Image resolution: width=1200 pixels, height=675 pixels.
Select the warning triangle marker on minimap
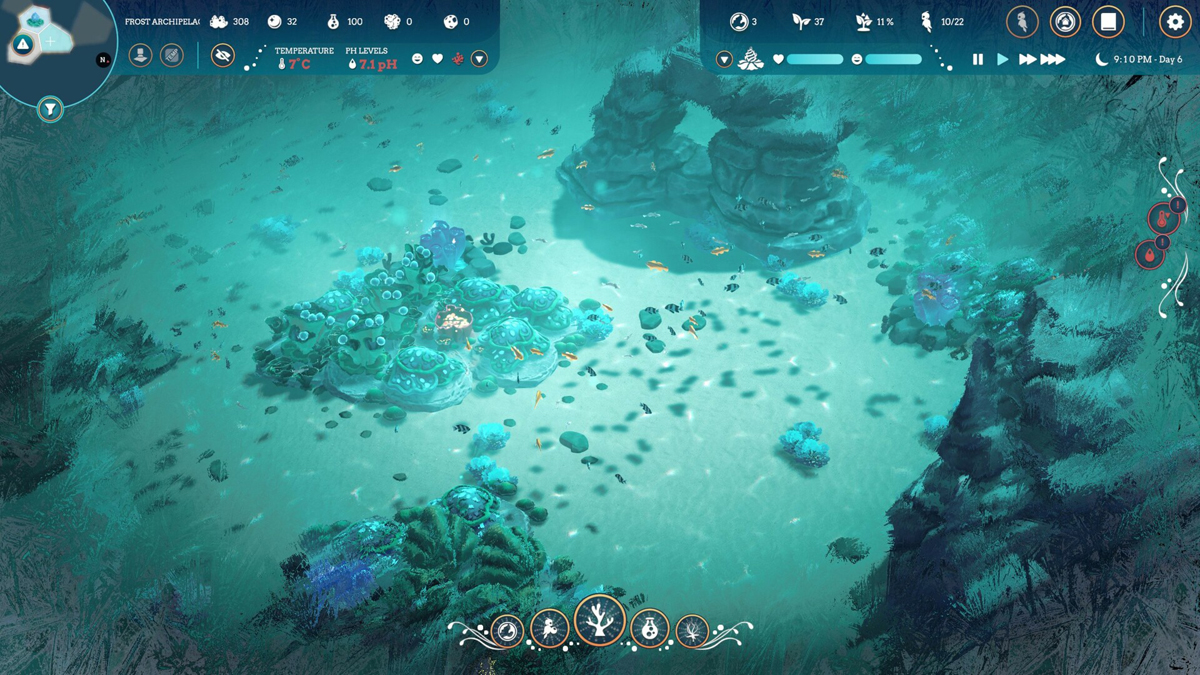coord(23,43)
